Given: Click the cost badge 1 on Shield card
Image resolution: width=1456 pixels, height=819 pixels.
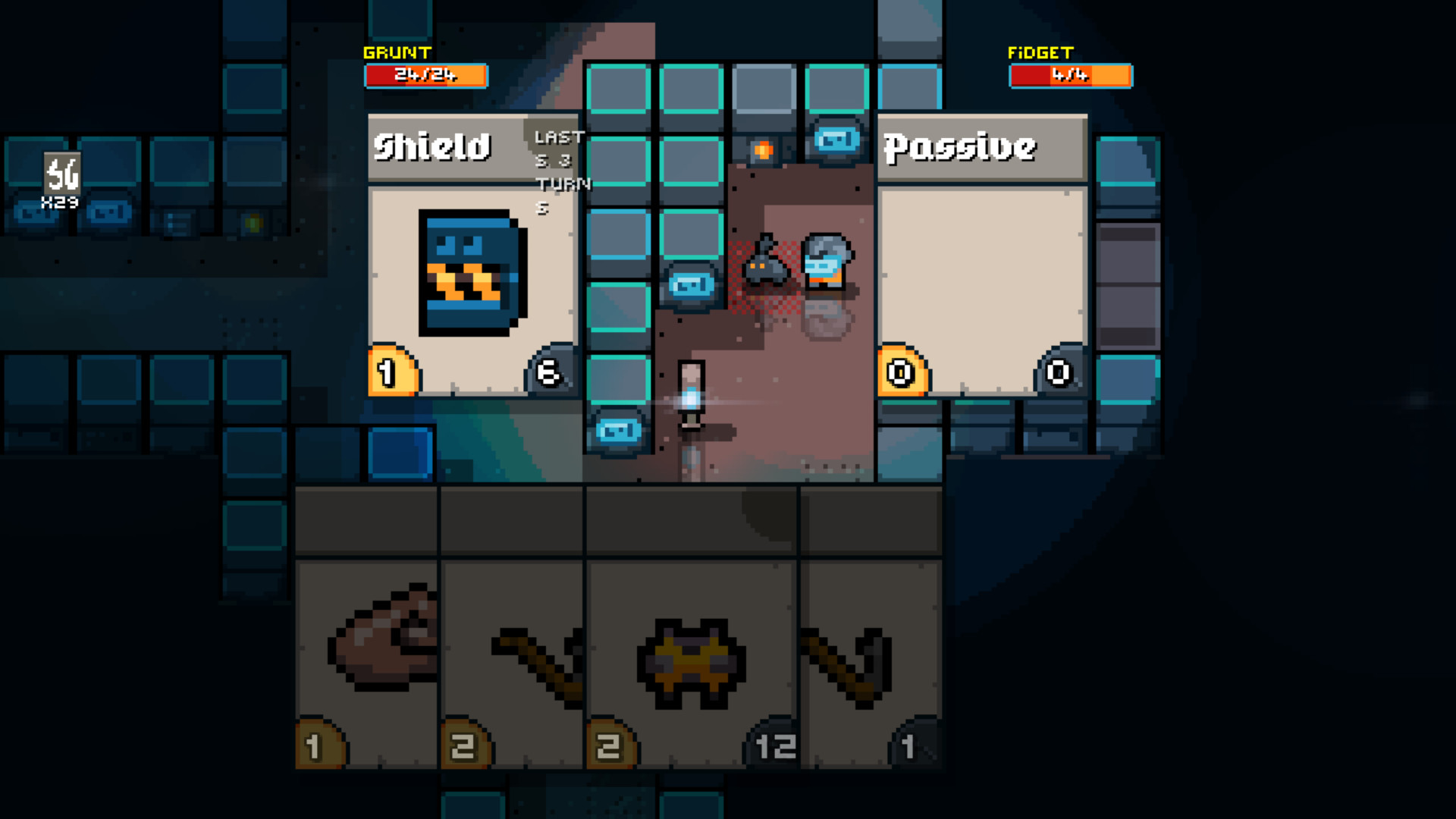Looking at the screenshot, I should coord(388,372).
